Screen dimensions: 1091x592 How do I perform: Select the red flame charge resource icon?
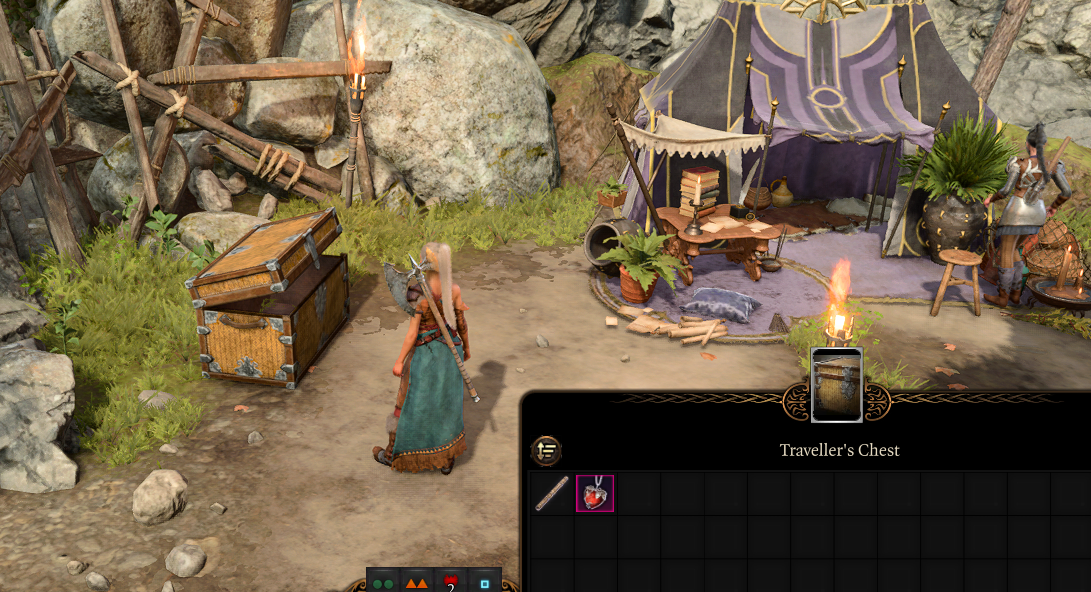(x=451, y=582)
